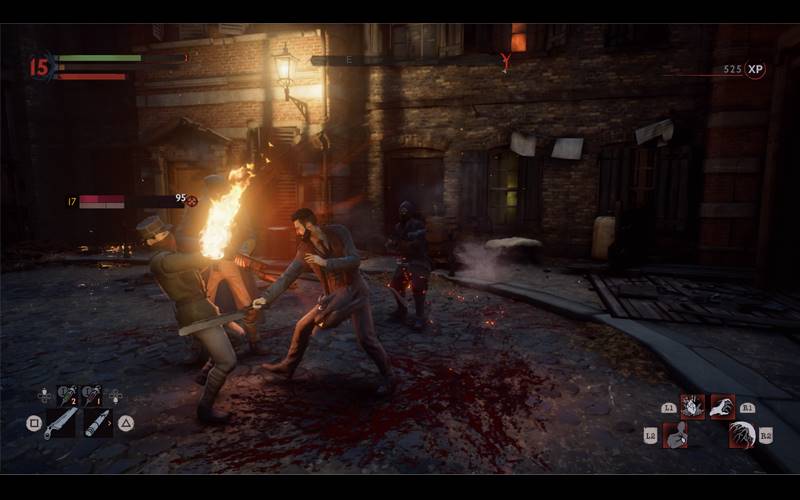Click the player level 15 emblem
Viewport: 800px width, 500px height.
pos(40,67)
